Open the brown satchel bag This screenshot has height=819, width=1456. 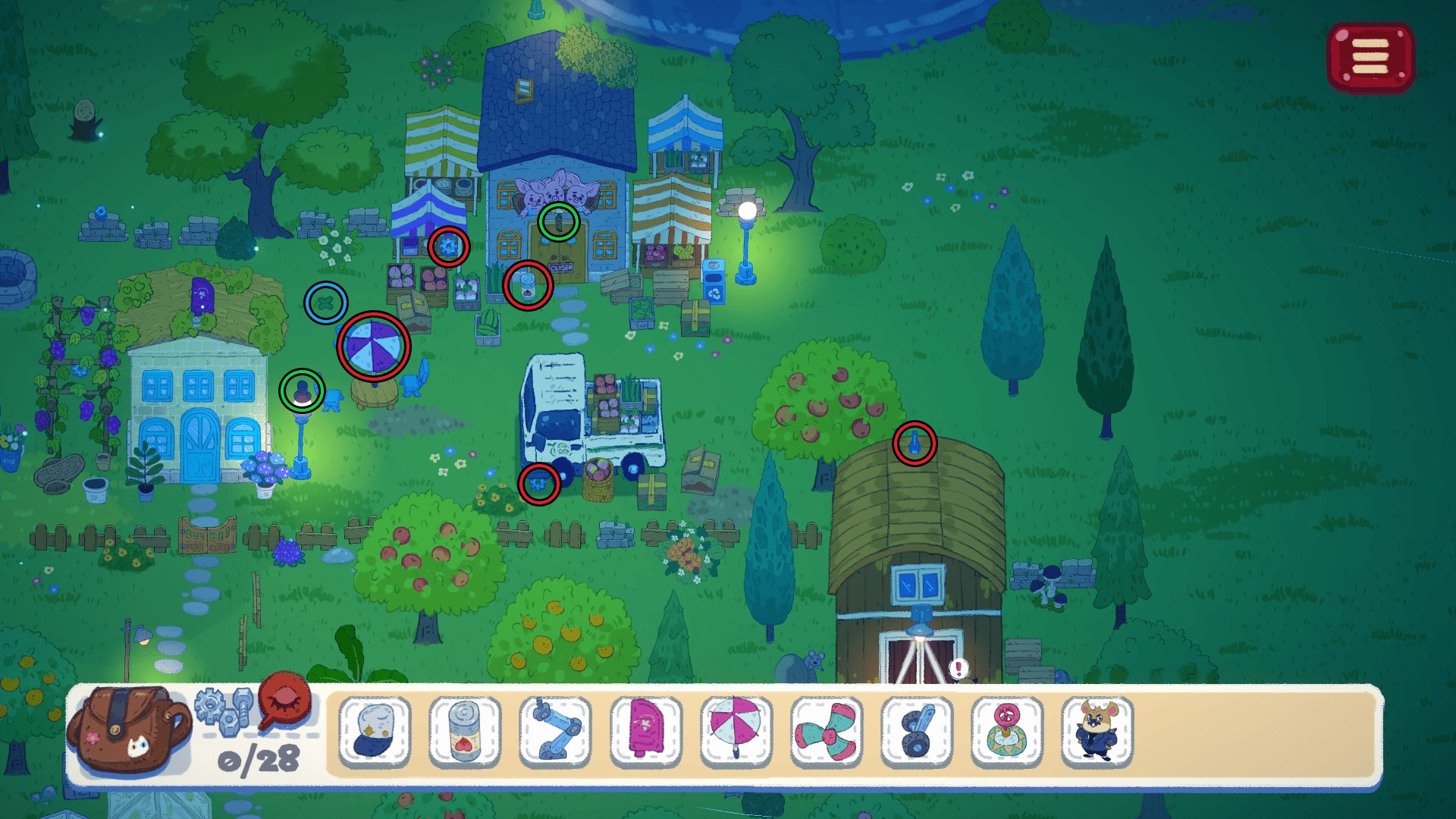127,729
